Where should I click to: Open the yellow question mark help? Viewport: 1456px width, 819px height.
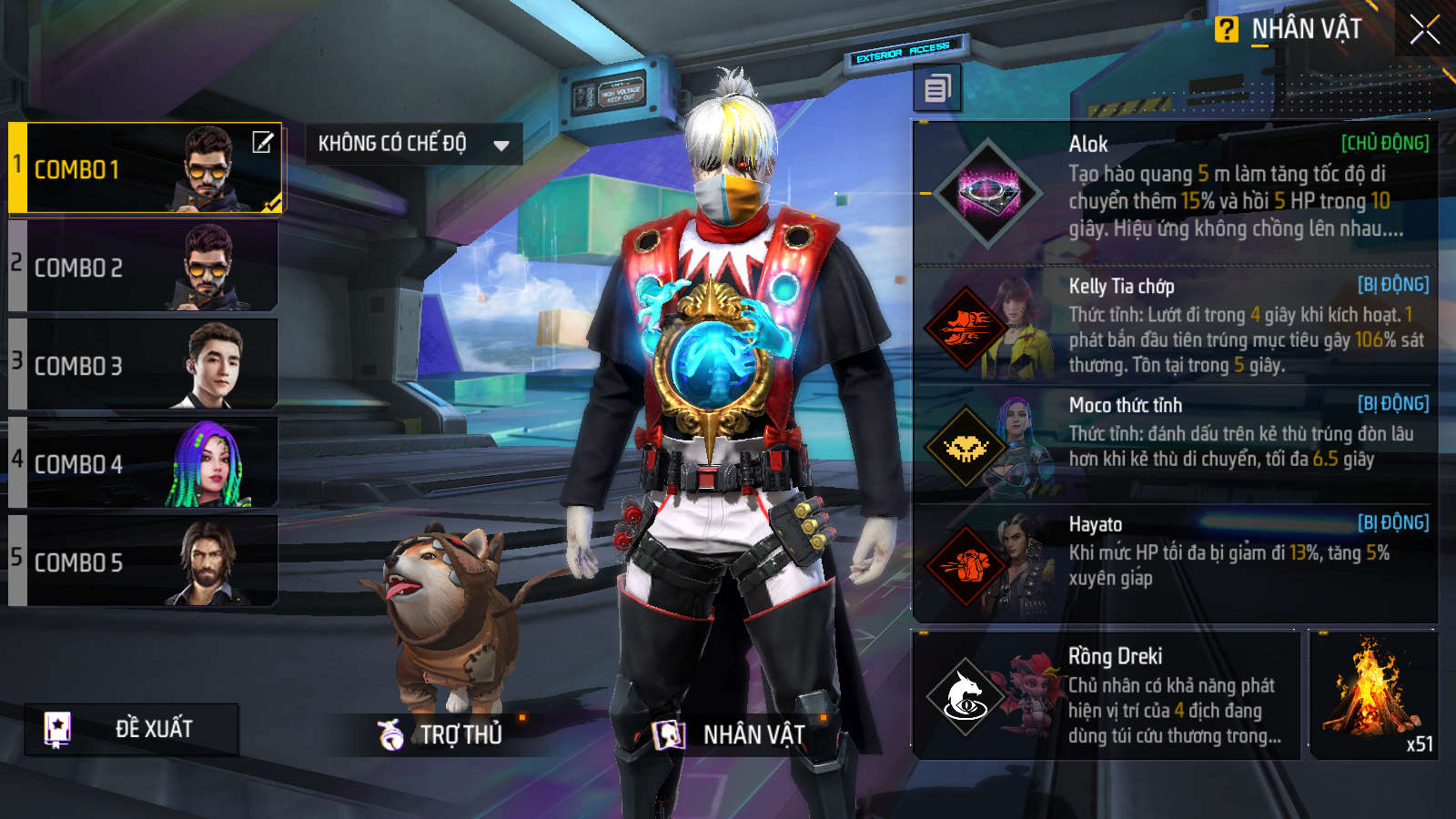1226,30
